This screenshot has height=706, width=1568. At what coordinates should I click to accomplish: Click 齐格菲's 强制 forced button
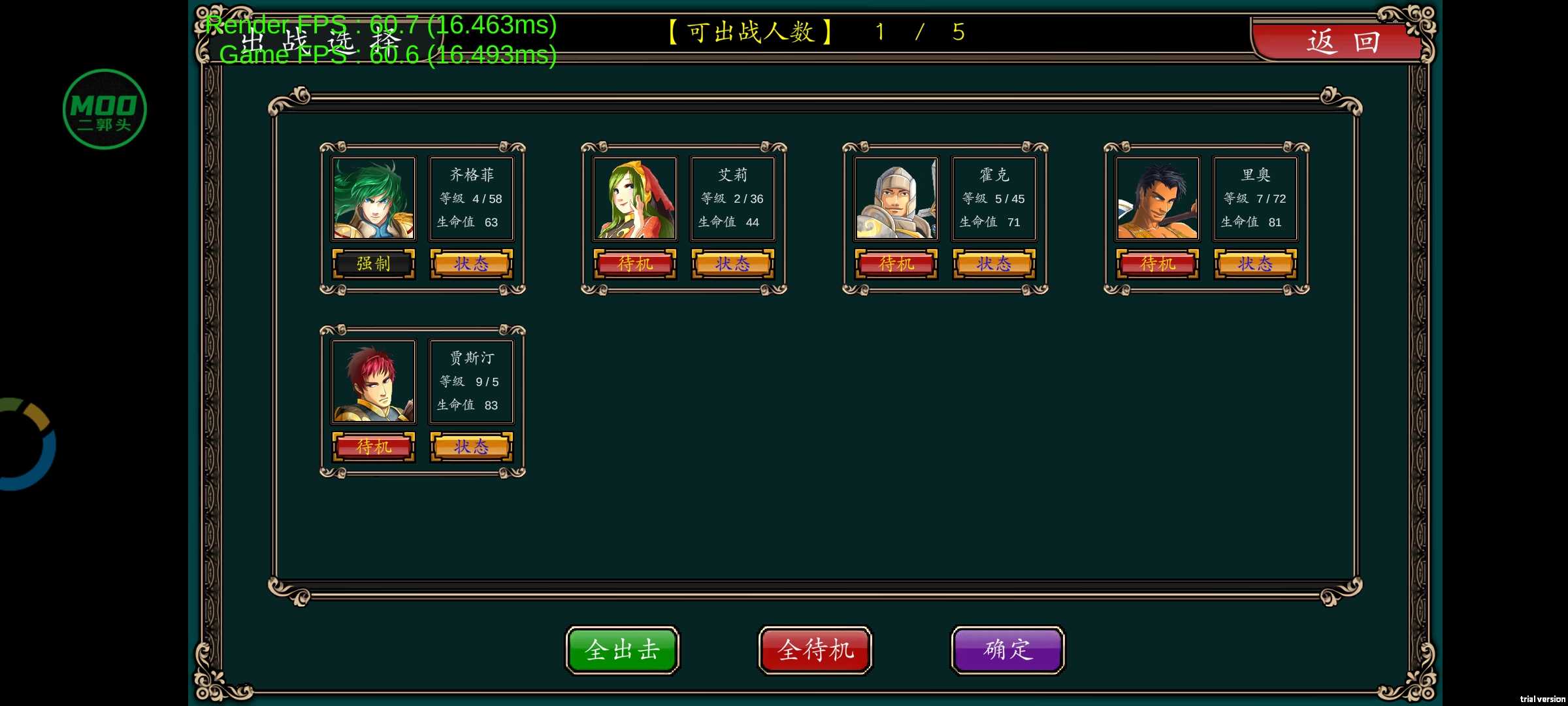coord(374,264)
